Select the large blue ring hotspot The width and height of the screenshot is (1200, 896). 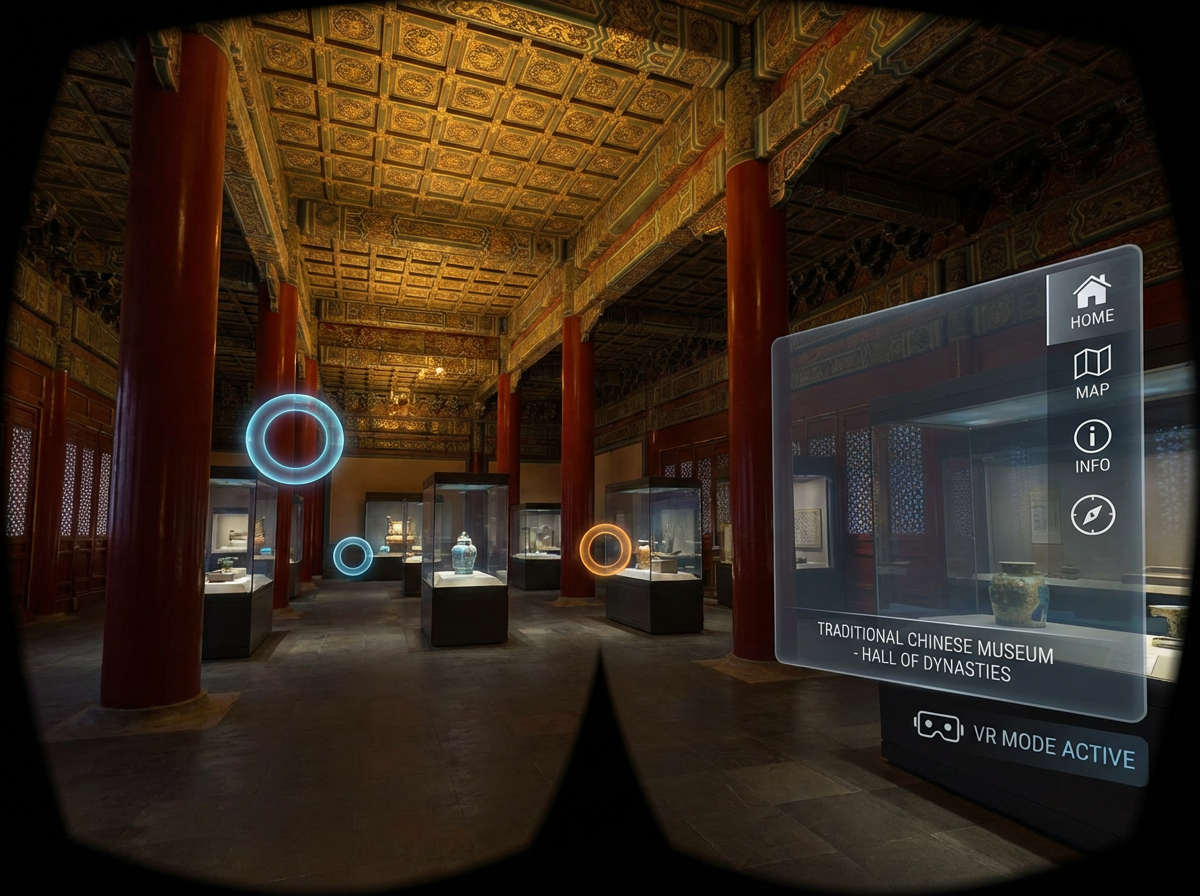pyautogui.click(x=295, y=439)
